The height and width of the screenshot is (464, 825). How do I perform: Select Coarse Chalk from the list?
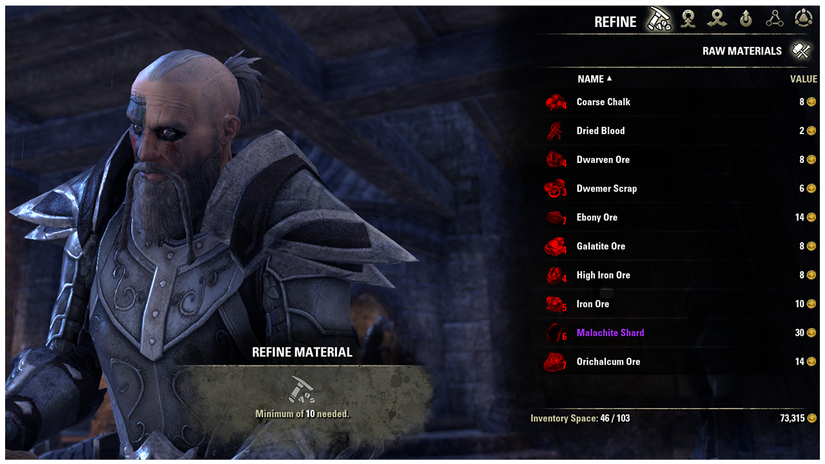coord(603,102)
